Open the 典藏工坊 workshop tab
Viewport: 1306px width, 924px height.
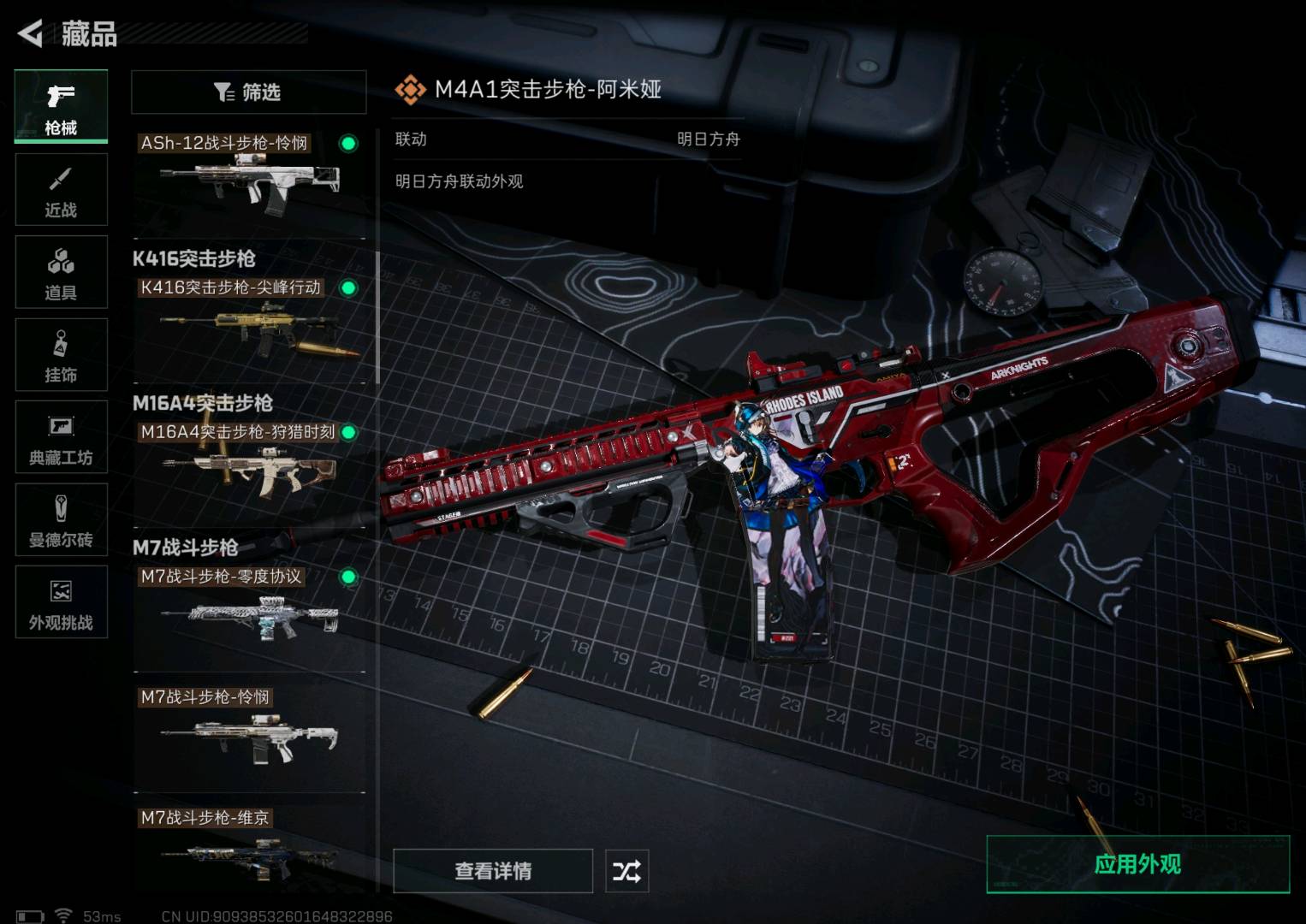tap(61, 437)
